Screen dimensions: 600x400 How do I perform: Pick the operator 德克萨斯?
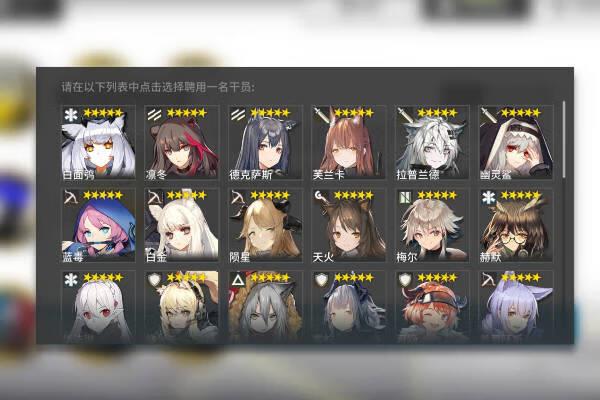click(265, 143)
